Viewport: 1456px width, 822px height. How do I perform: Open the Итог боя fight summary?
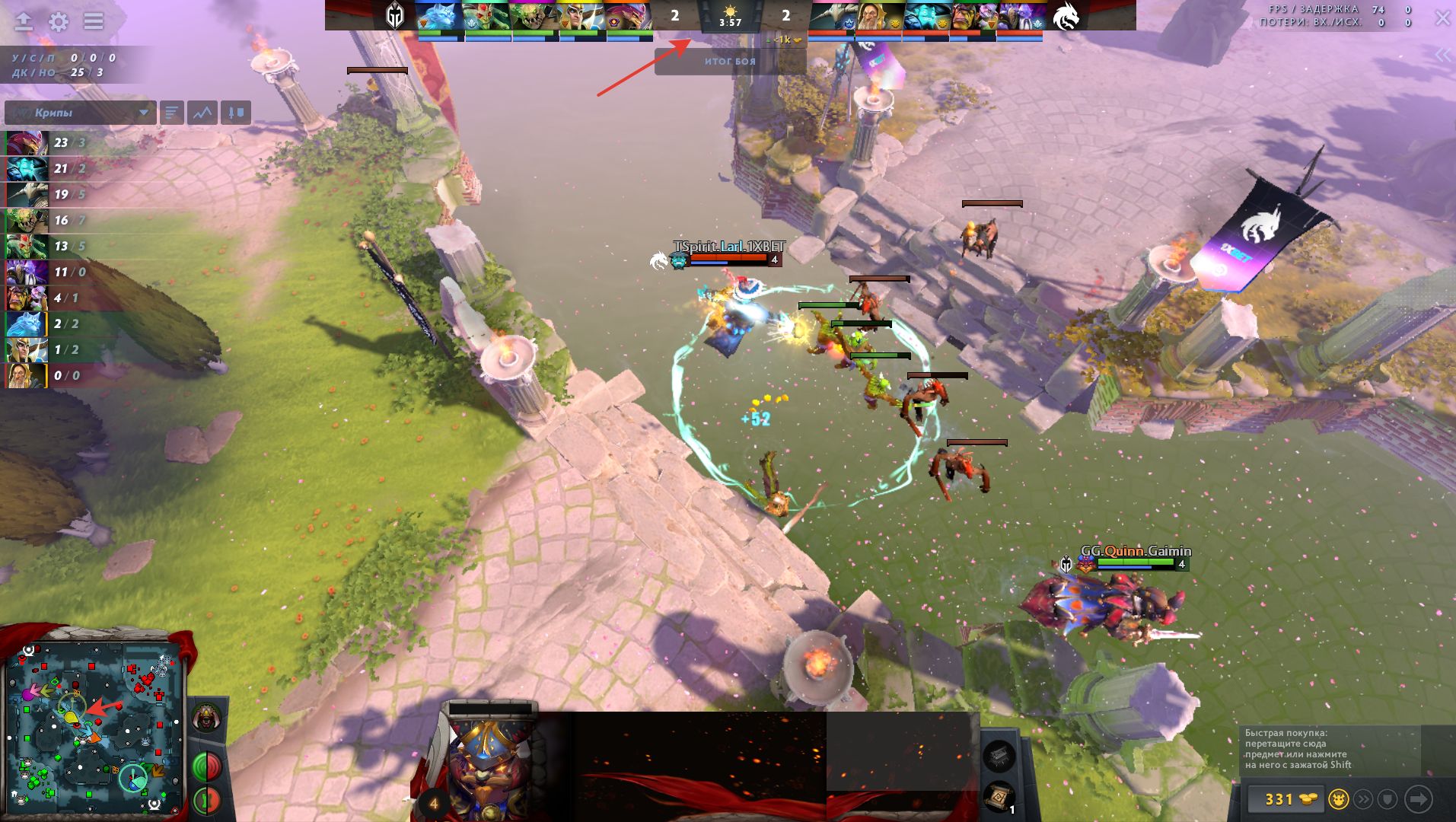point(730,62)
